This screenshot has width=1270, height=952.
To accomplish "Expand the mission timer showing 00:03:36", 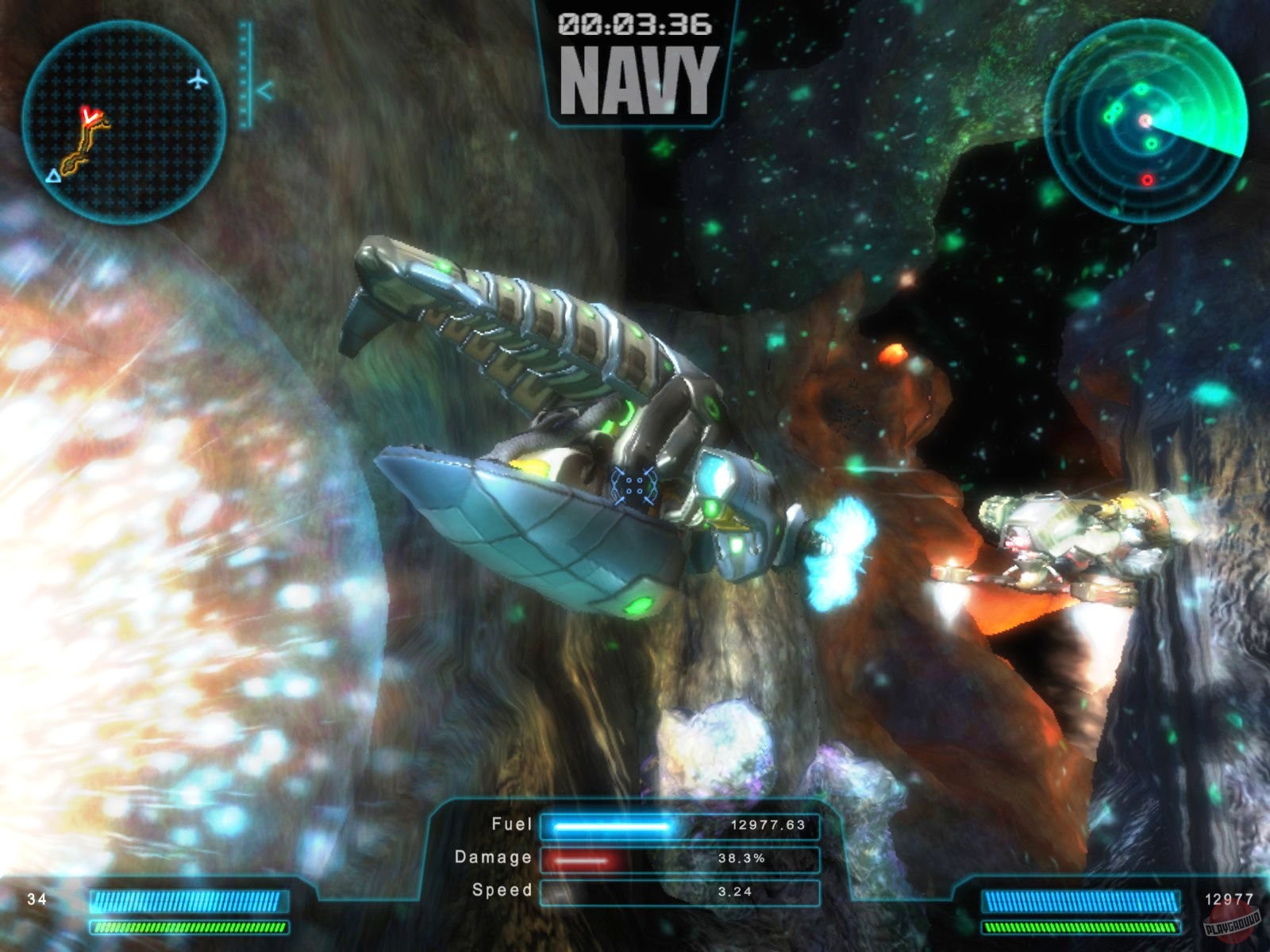I will point(635,24).
